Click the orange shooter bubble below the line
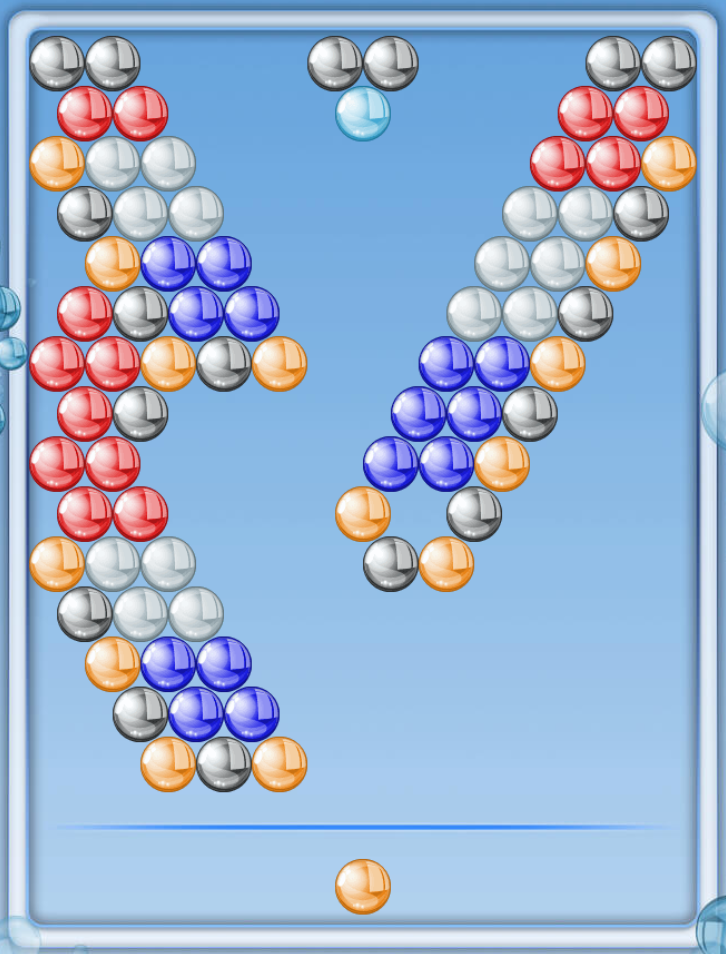This screenshot has width=726, height=954. coord(362,886)
